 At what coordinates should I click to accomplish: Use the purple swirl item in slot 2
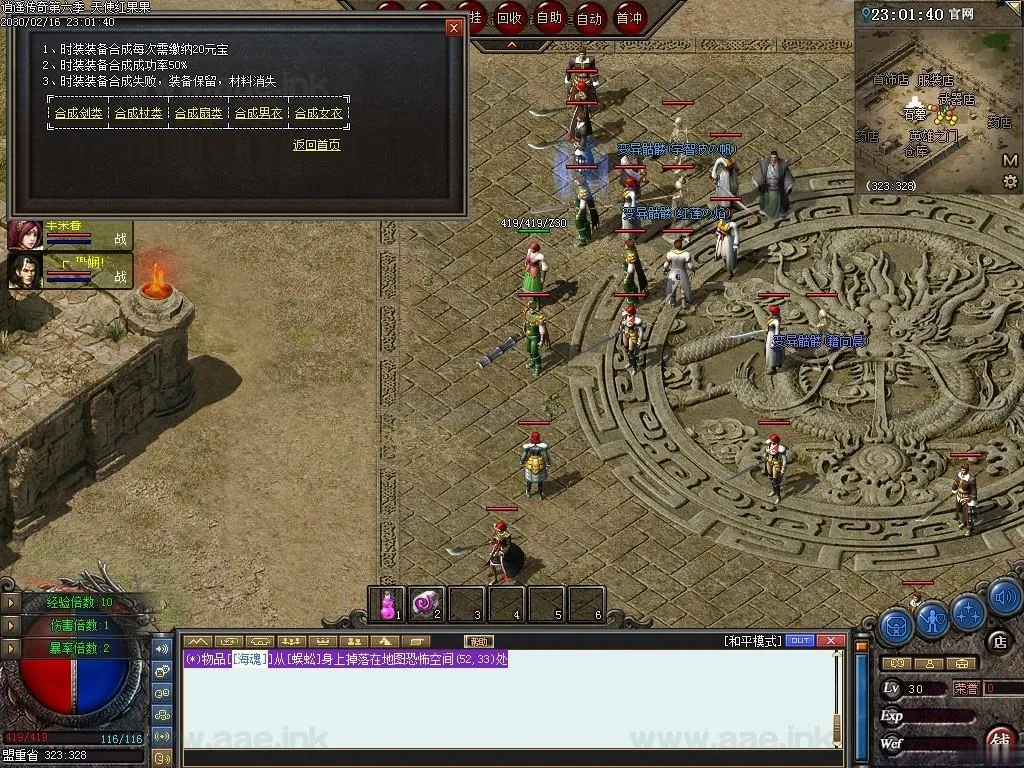[427, 603]
